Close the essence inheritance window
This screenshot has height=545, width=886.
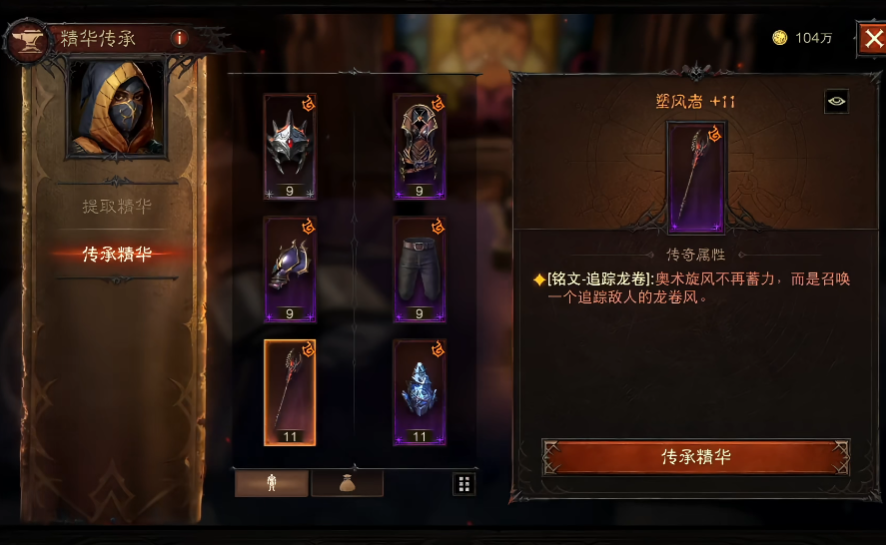(x=870, y=38)
